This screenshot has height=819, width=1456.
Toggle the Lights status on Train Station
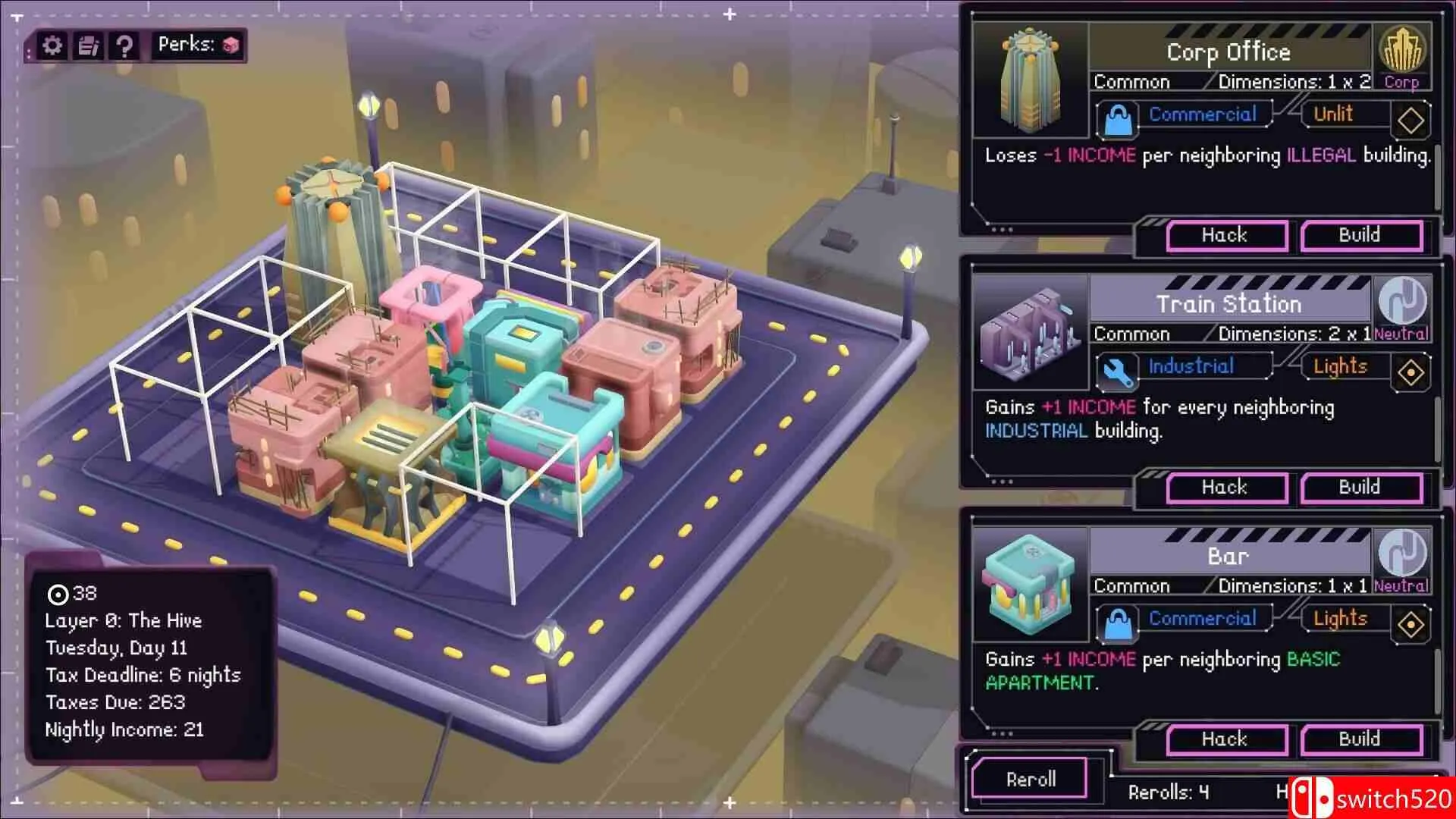coord(1339,366)
